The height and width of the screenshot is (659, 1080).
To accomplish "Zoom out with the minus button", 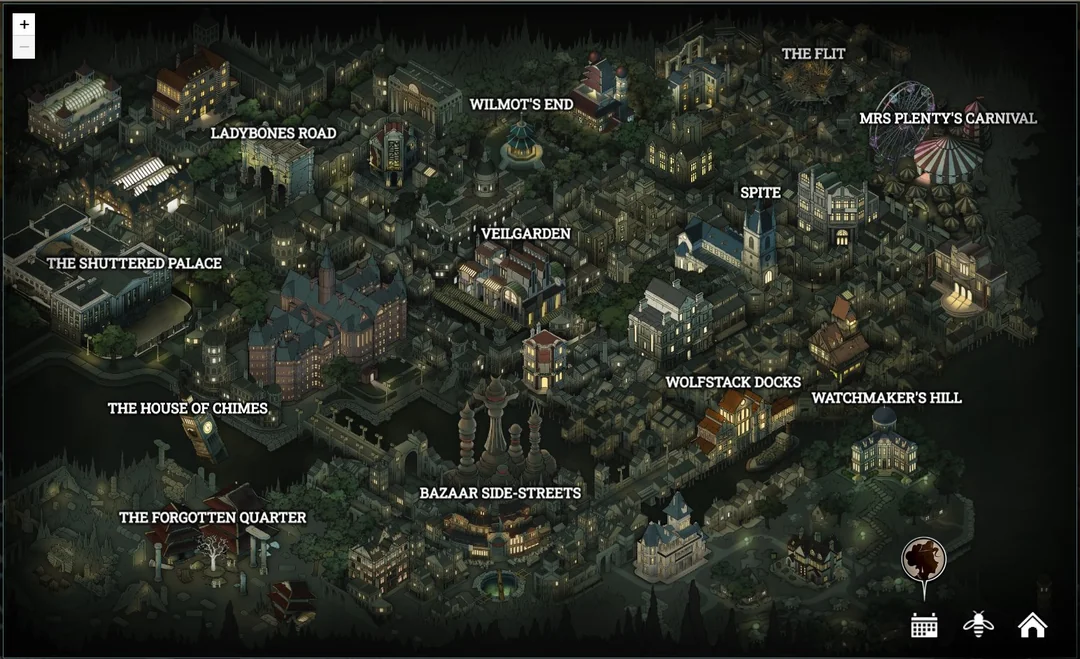I will [25, 47].
